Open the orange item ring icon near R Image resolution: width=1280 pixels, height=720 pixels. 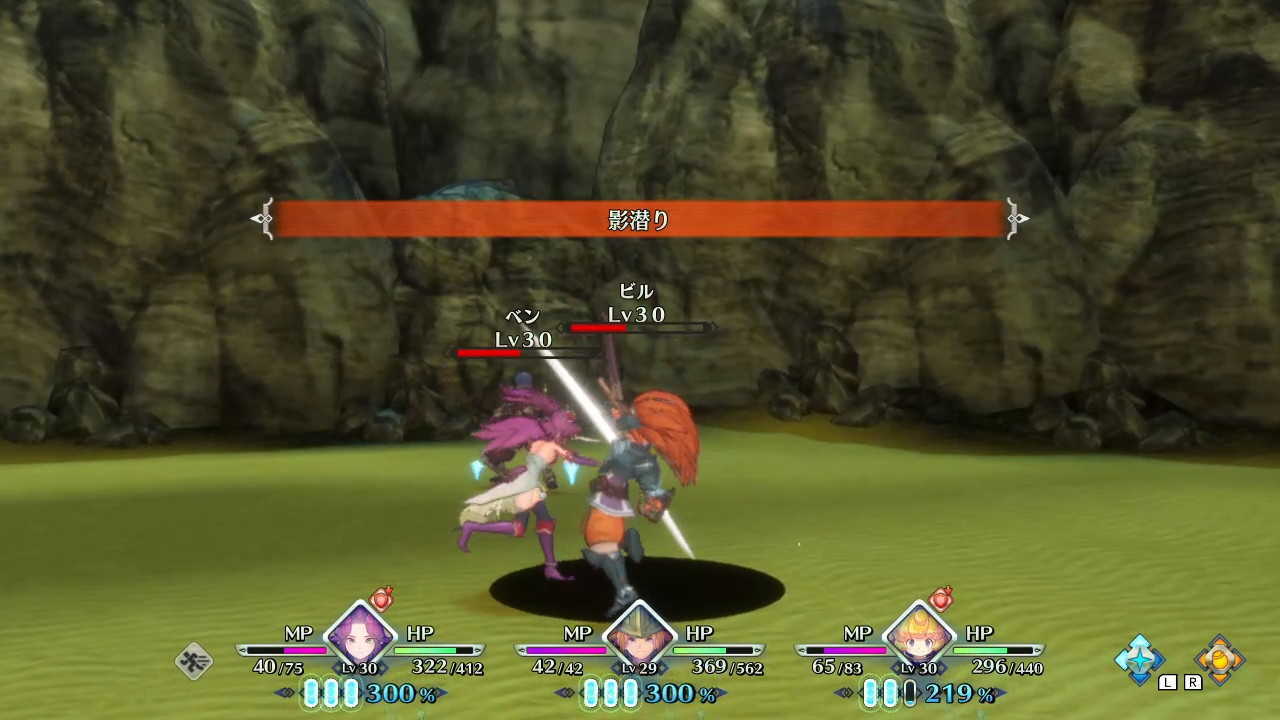click(1222, 662)
